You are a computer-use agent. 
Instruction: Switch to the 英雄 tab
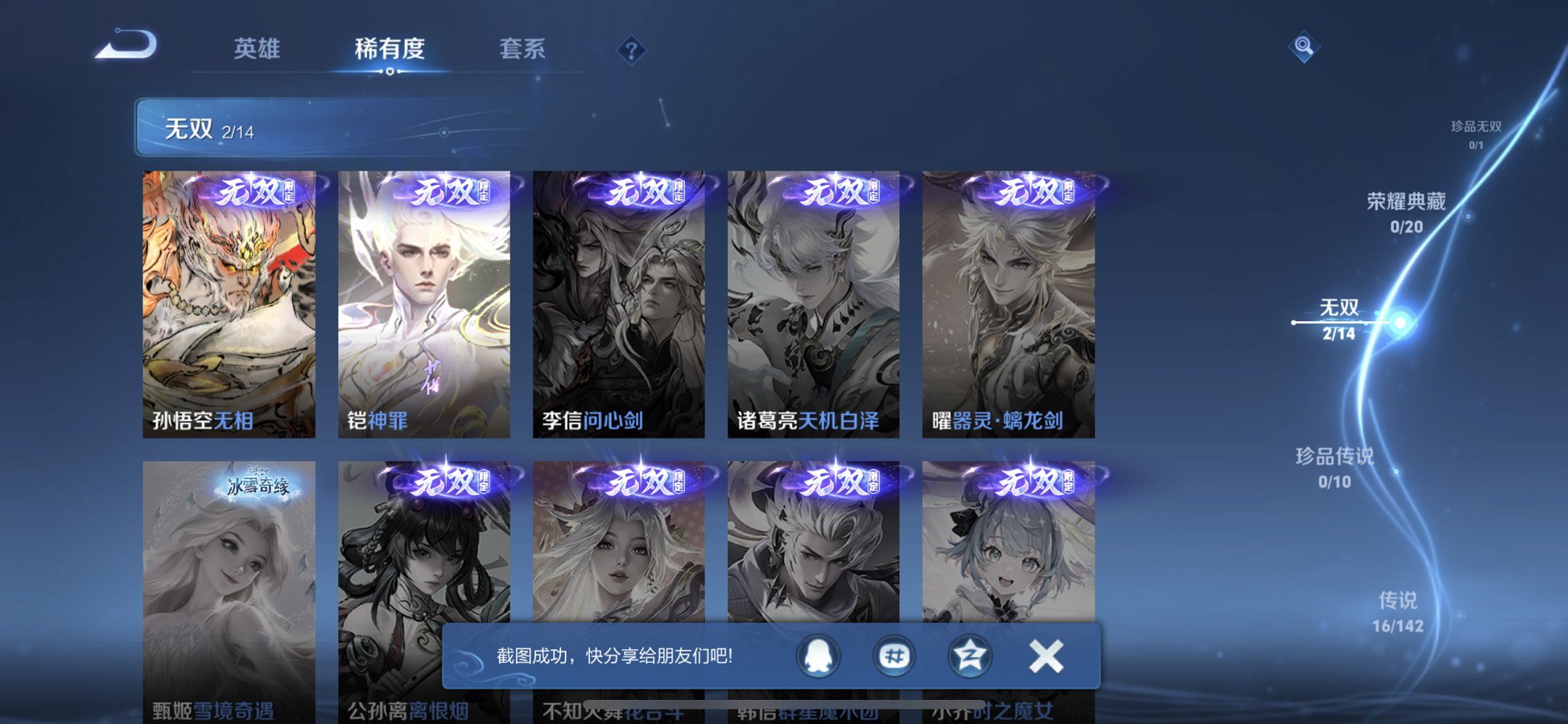(x=259, y=48)
